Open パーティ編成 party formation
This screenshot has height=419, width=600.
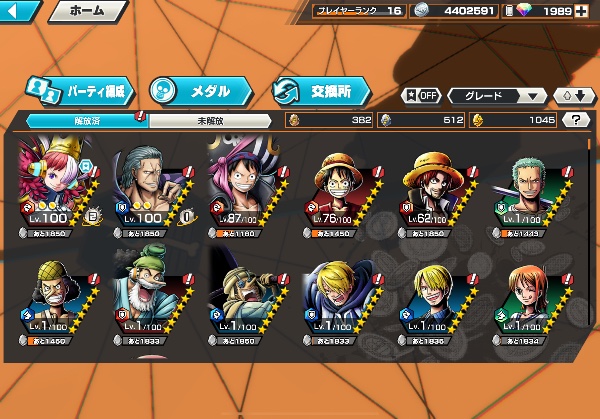[x=81, y=90]
